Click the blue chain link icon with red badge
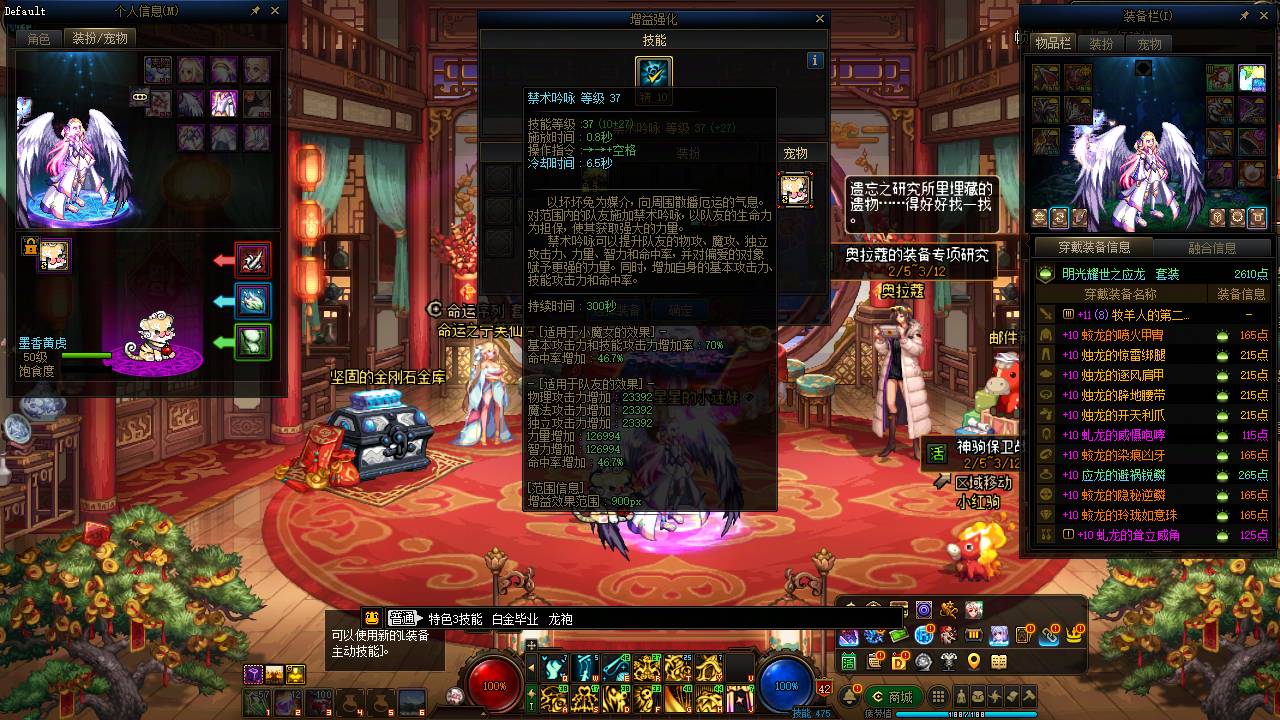 click(x=1048, y=637)
